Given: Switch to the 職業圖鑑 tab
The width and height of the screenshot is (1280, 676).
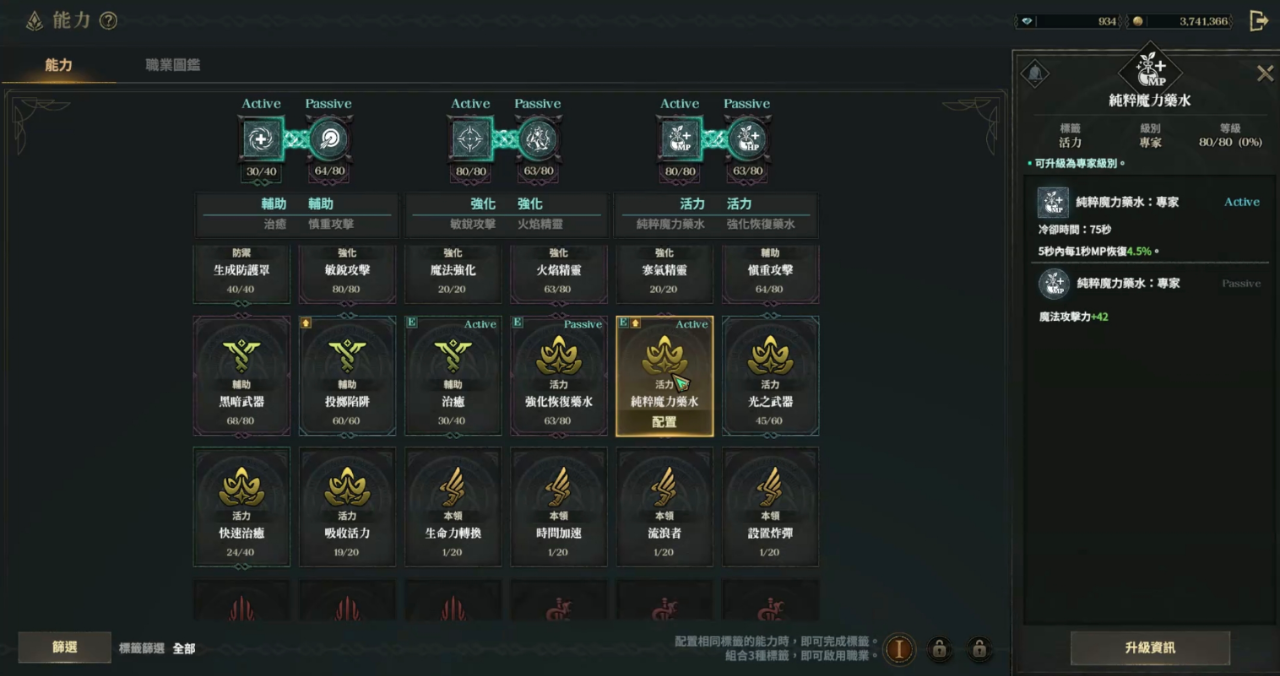Looking at the screenshot, I should [x=172, y=65].
